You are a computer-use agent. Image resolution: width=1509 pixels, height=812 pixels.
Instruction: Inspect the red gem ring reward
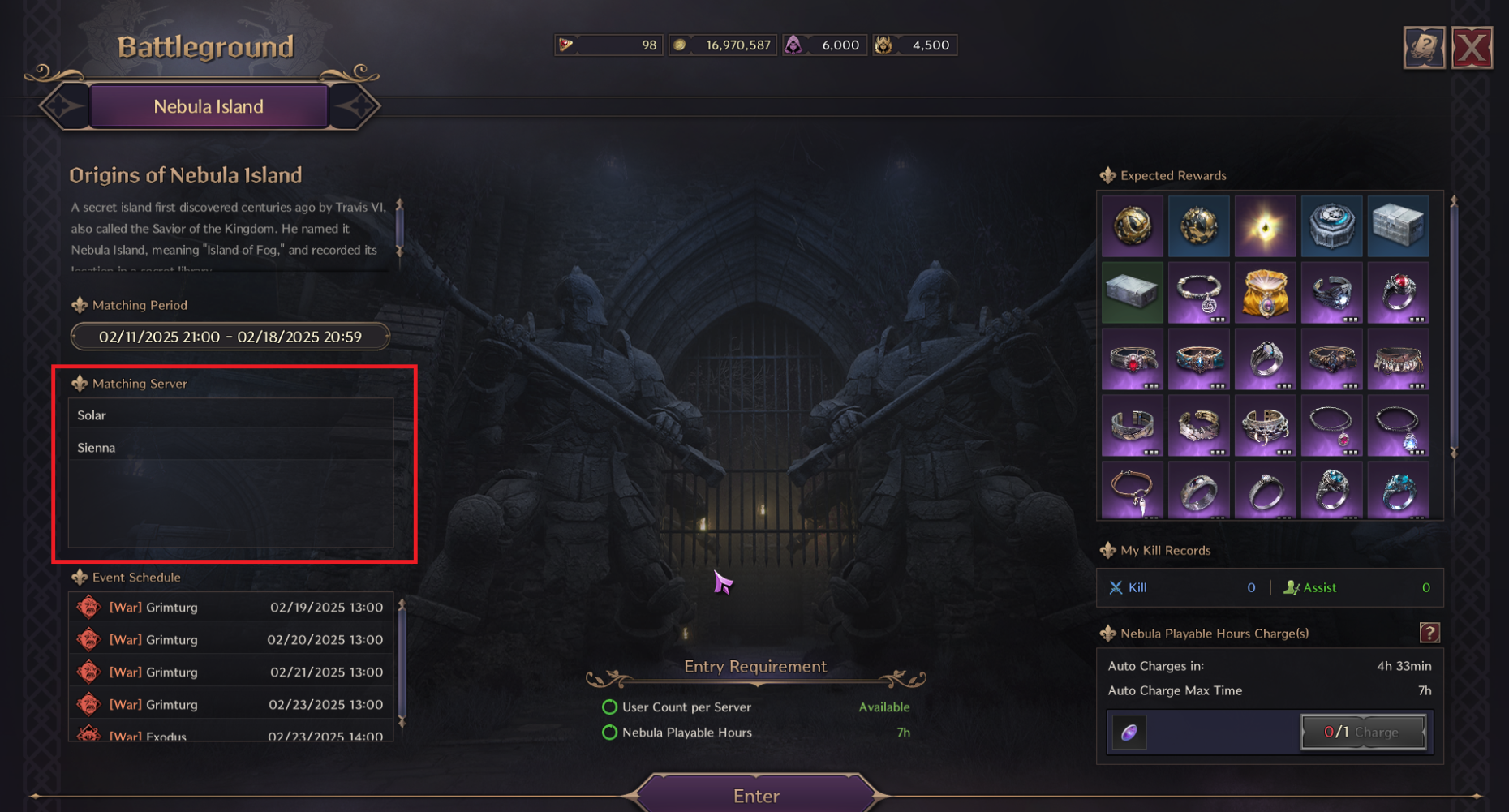[1398, 293]
